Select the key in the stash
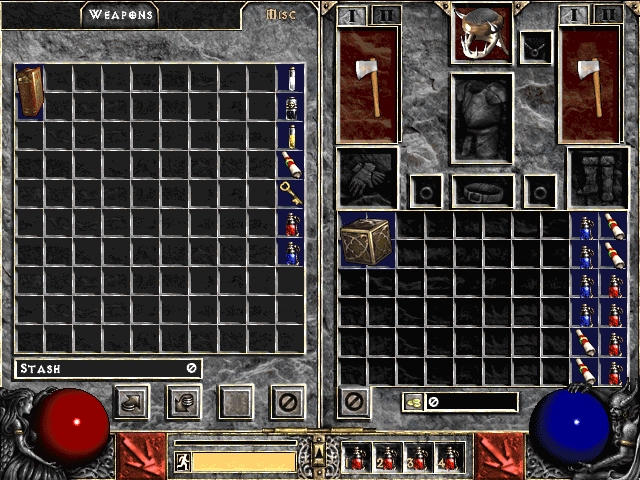 click(x=290, y=193)
